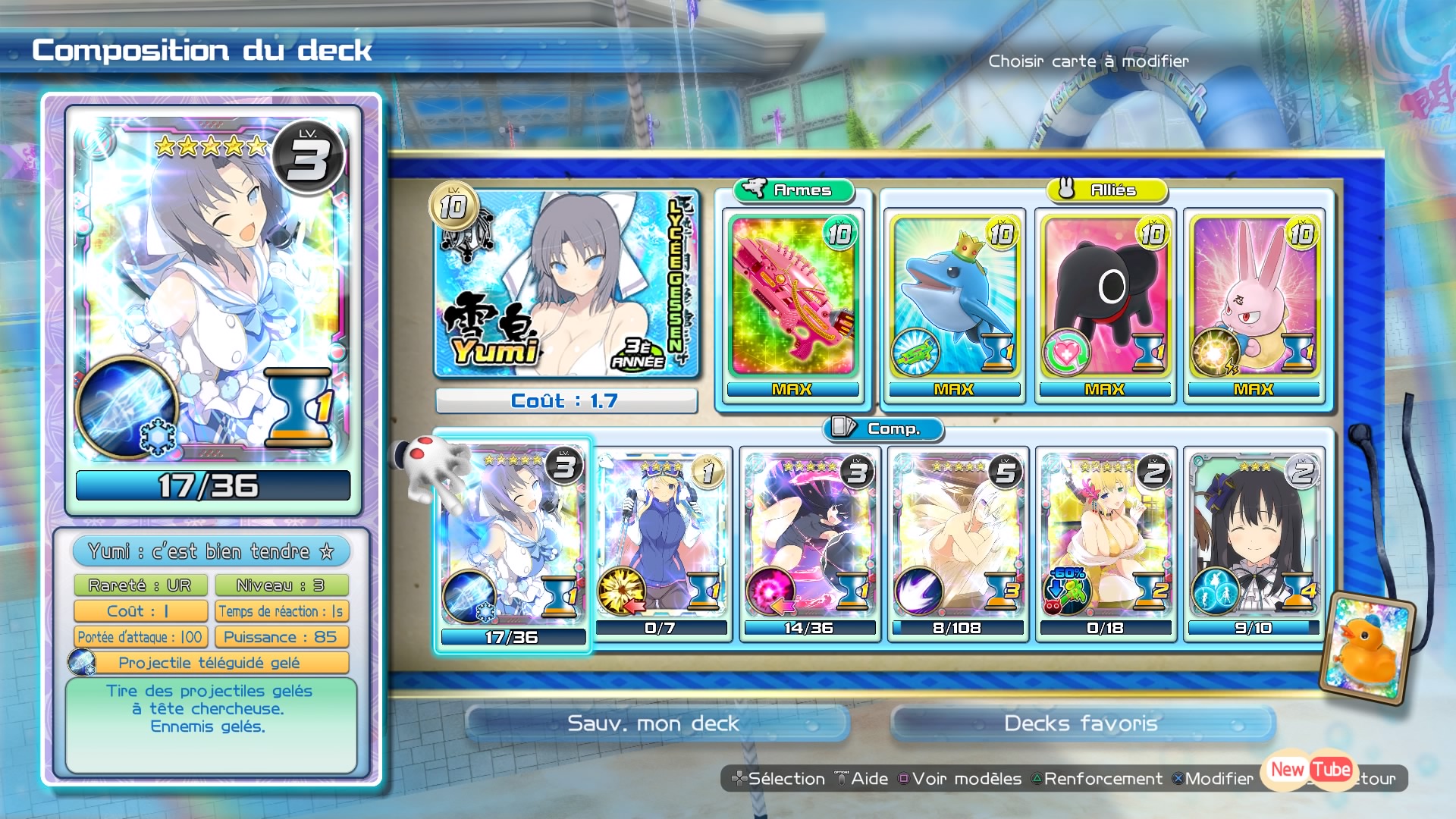Choose the skill card showing 9/10
This screenshot has height=819, width=1456.
point(1254,543)
